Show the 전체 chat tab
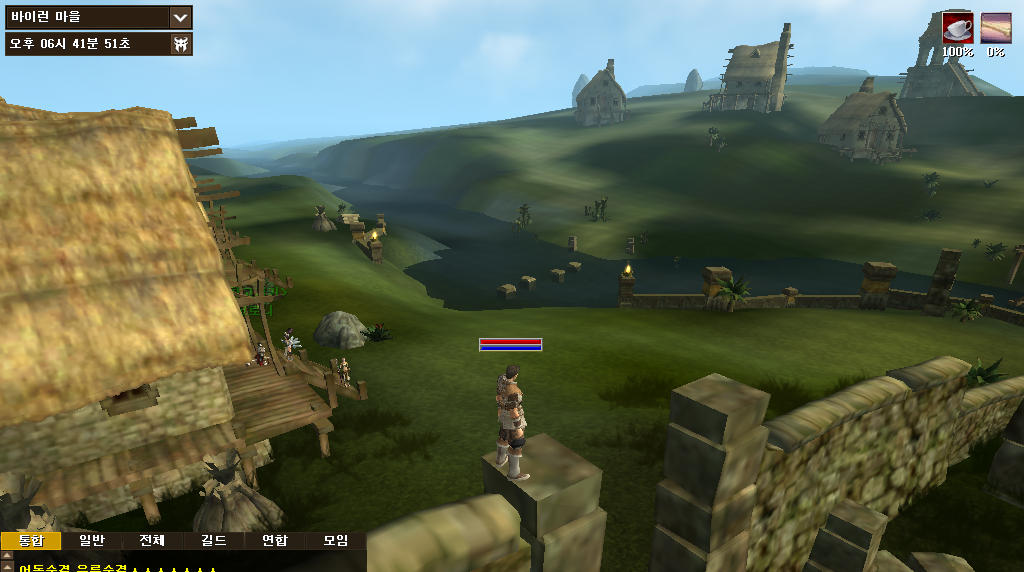 pyautogui.click(x=153, y=541)
